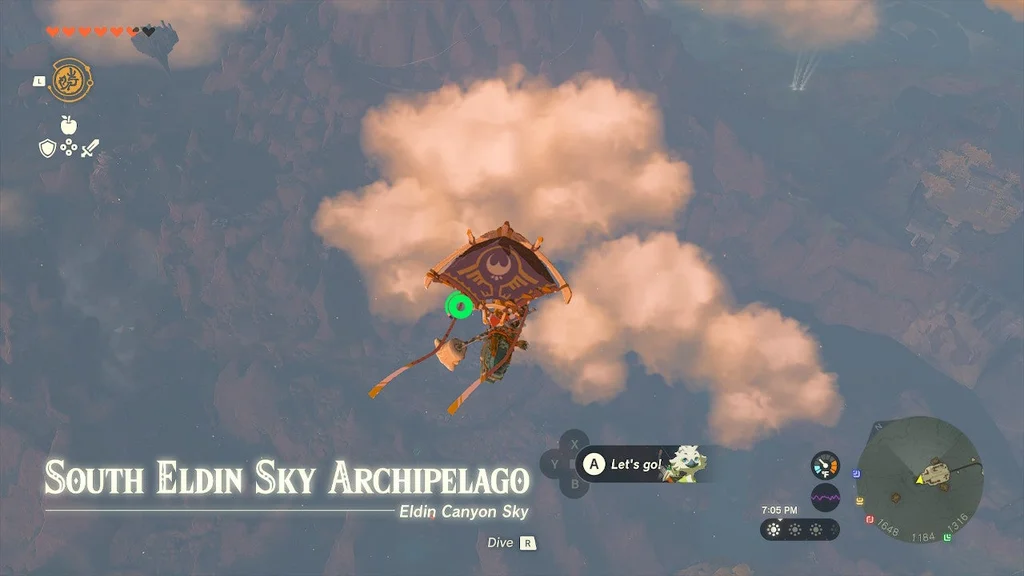
Task: Click the blue pin marker beside the minimap
Action: pyautogui.click(x=855, y=473)
